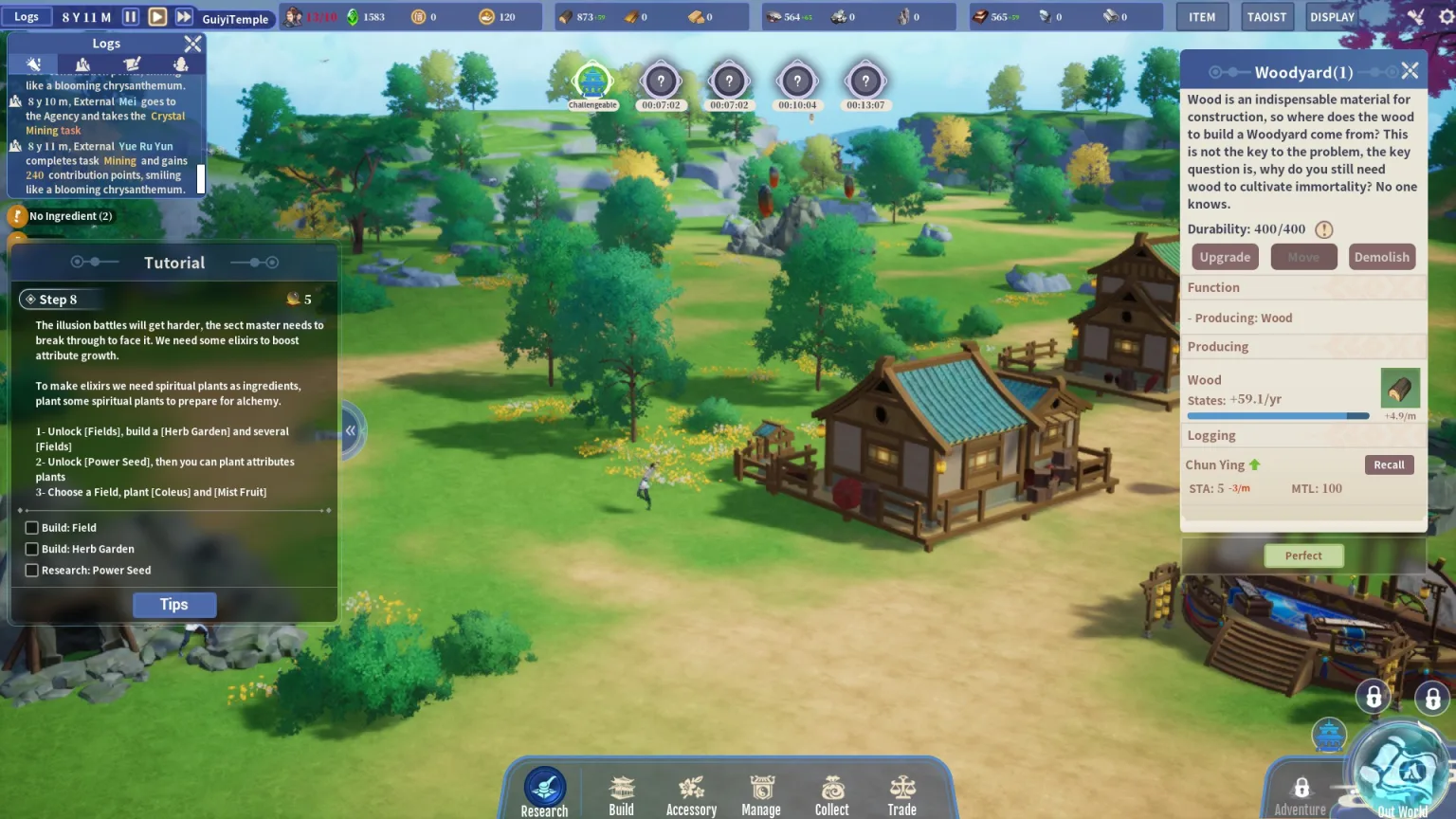Pause the game time

[131, 17]
